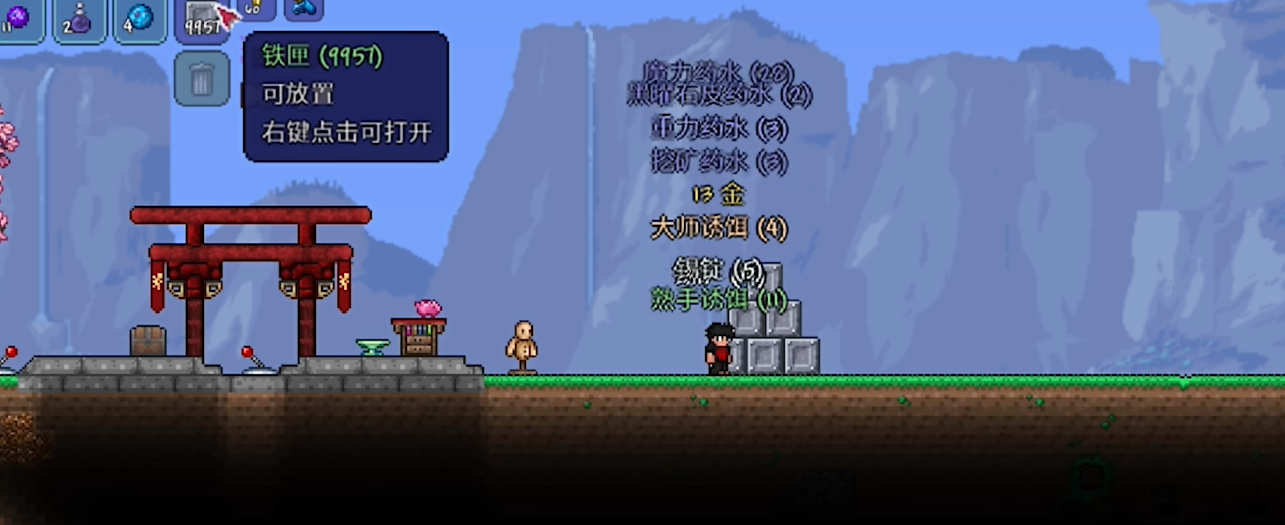Viewport: 1285px width, 525px height.
Task: Click the trash can slot
Action: point(202,79)
